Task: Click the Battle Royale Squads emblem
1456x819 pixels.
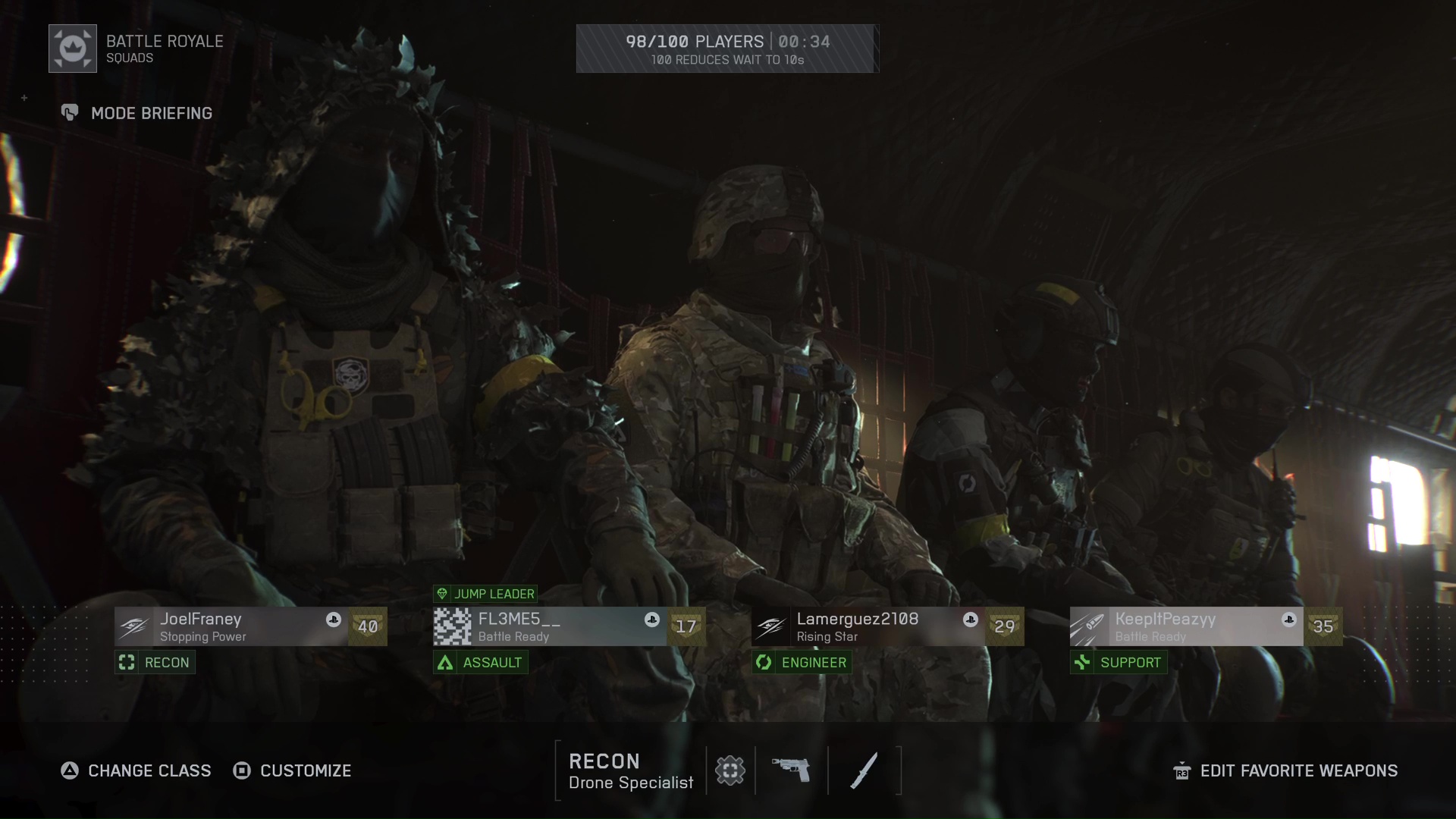Action: [73, 48]
